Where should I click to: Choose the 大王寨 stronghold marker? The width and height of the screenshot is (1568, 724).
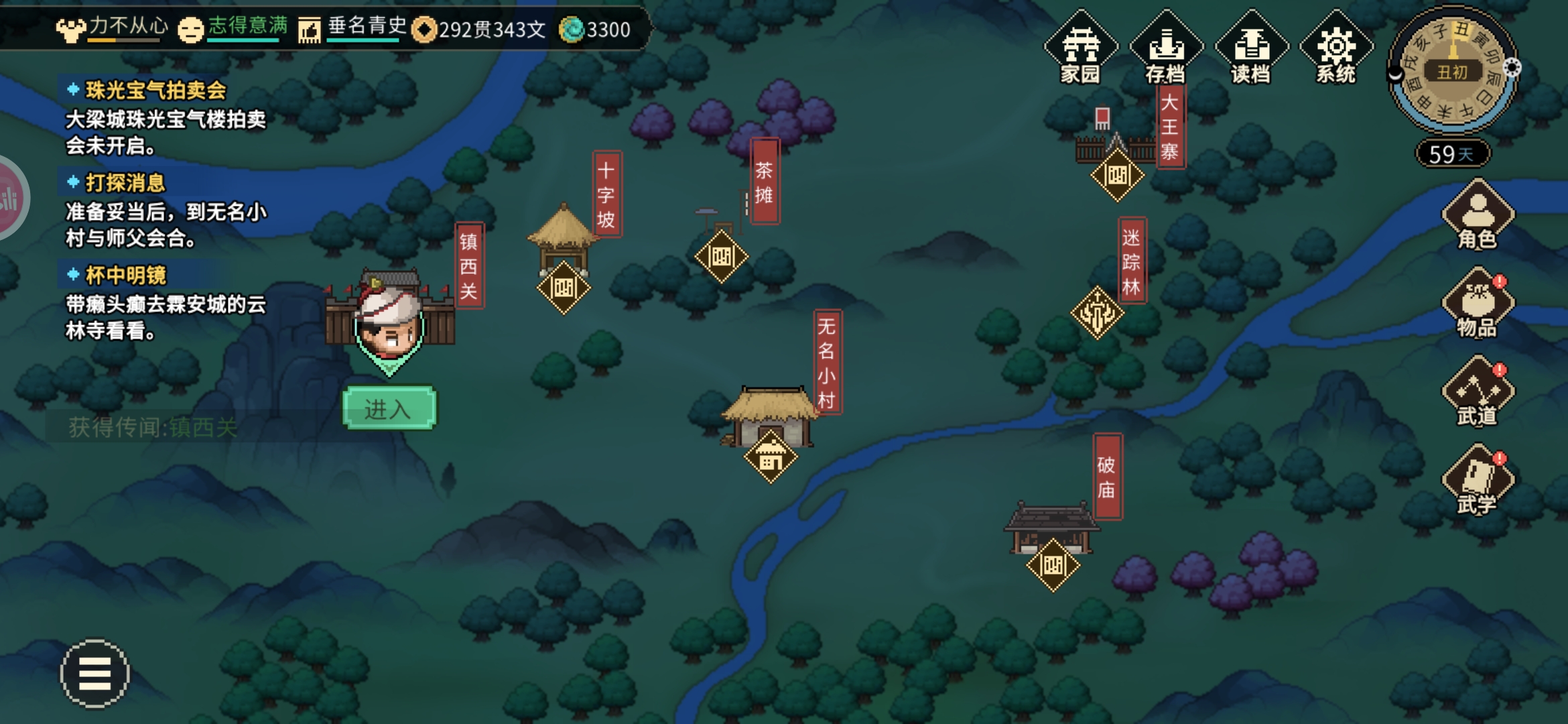coord(1117,176)
